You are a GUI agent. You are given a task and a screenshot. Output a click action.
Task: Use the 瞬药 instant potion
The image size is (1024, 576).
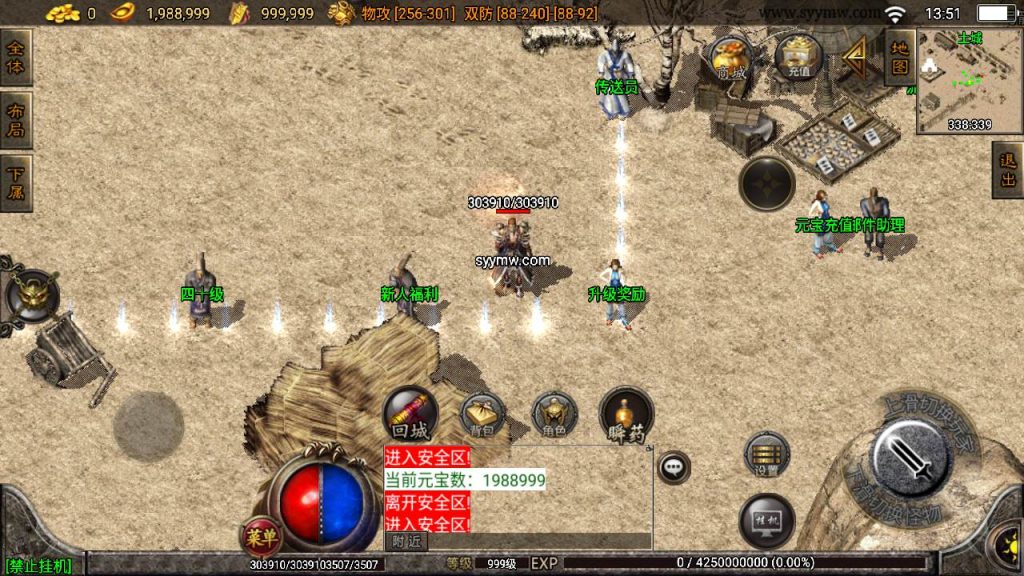coord(626,414)
